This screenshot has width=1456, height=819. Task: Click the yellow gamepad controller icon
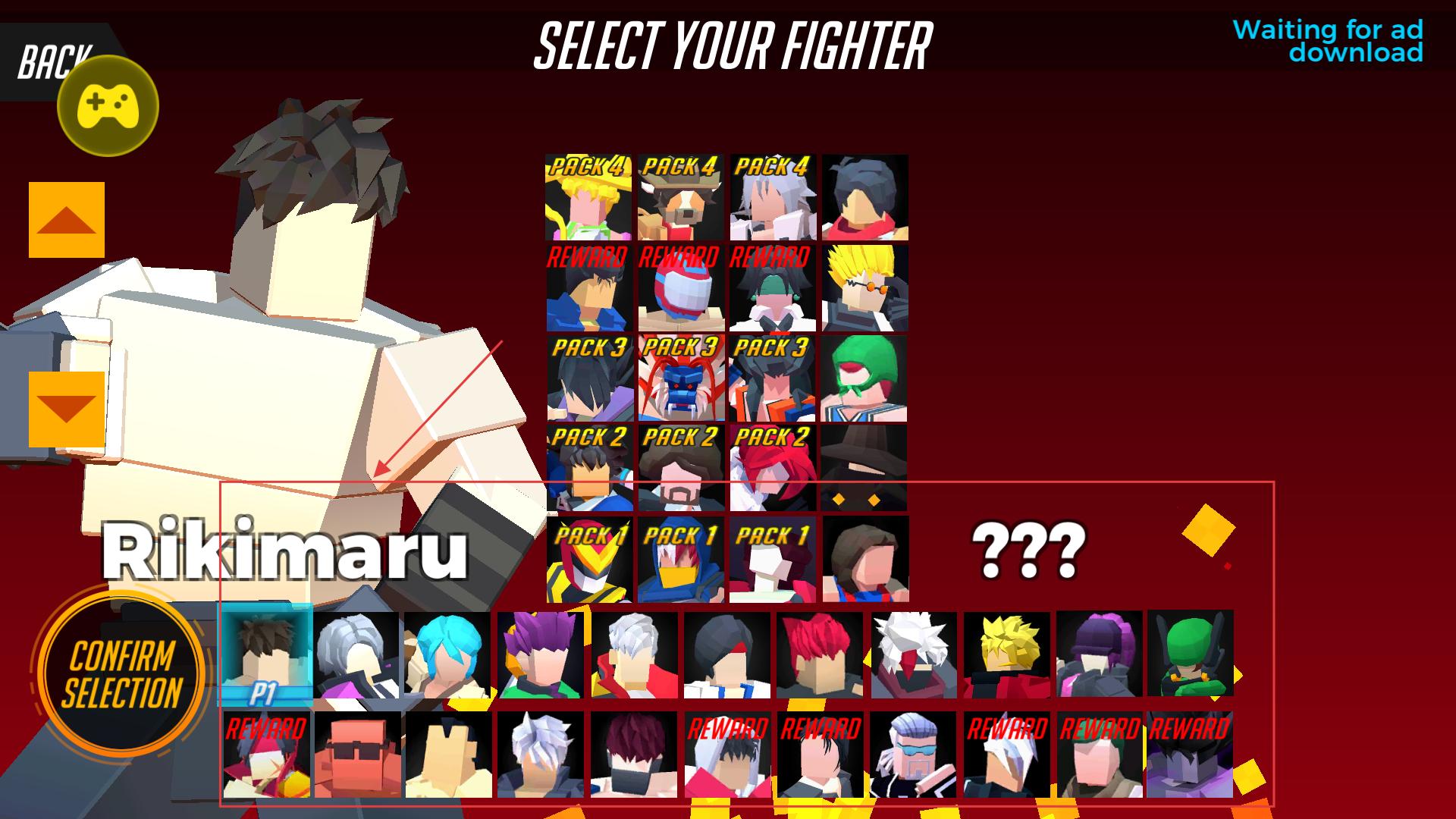pos(108,105)
